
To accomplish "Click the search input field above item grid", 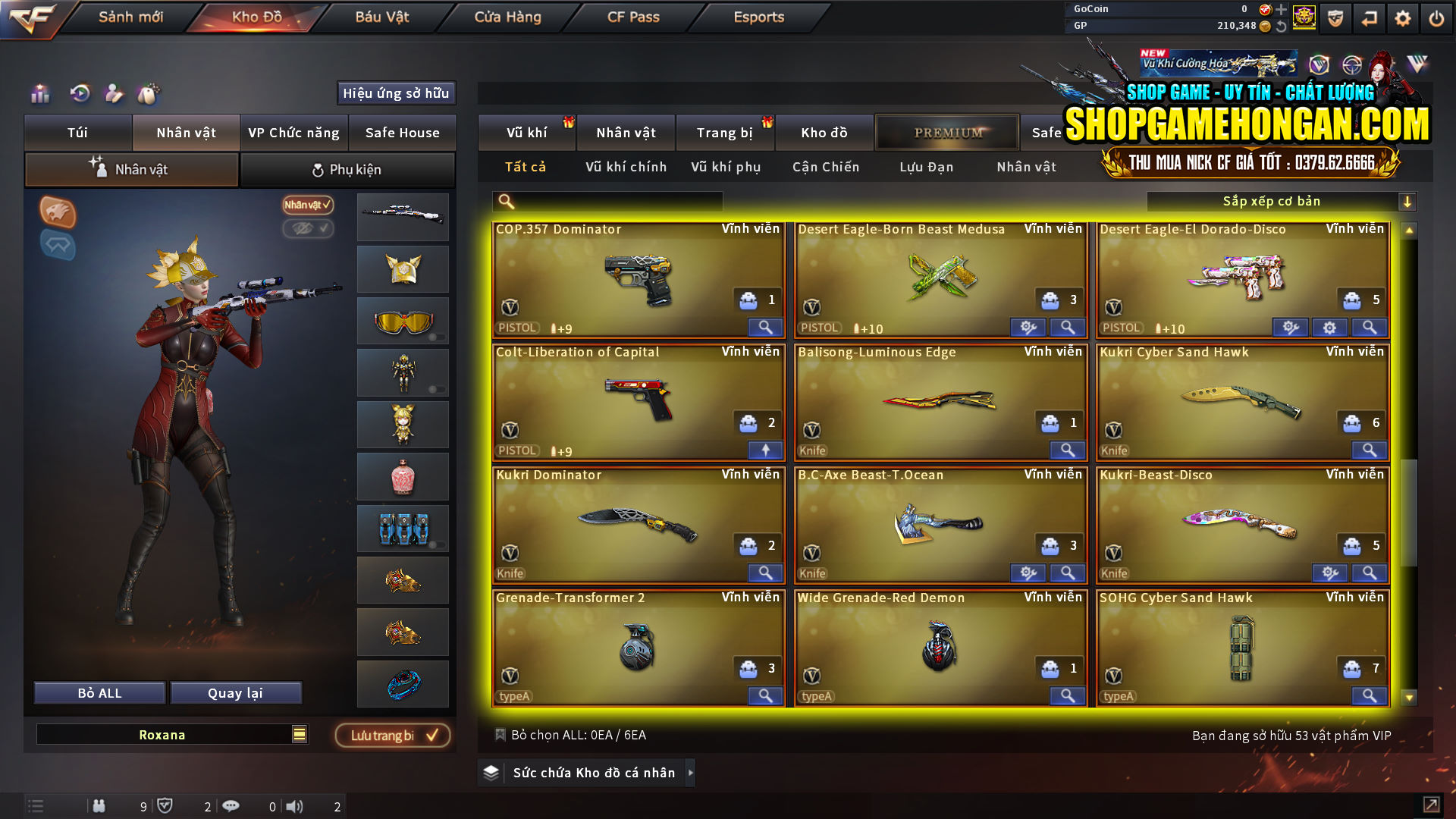I will 607,201.
